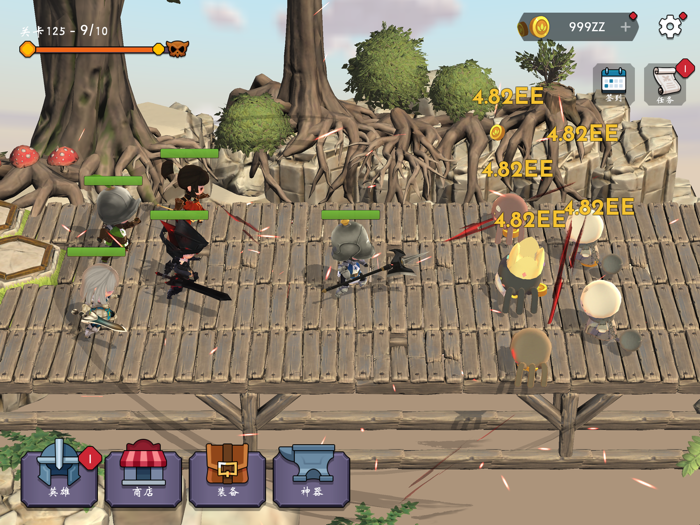700x525 pixels.
Task: Tap the boss skull stage icon
Action: [177, 48]
